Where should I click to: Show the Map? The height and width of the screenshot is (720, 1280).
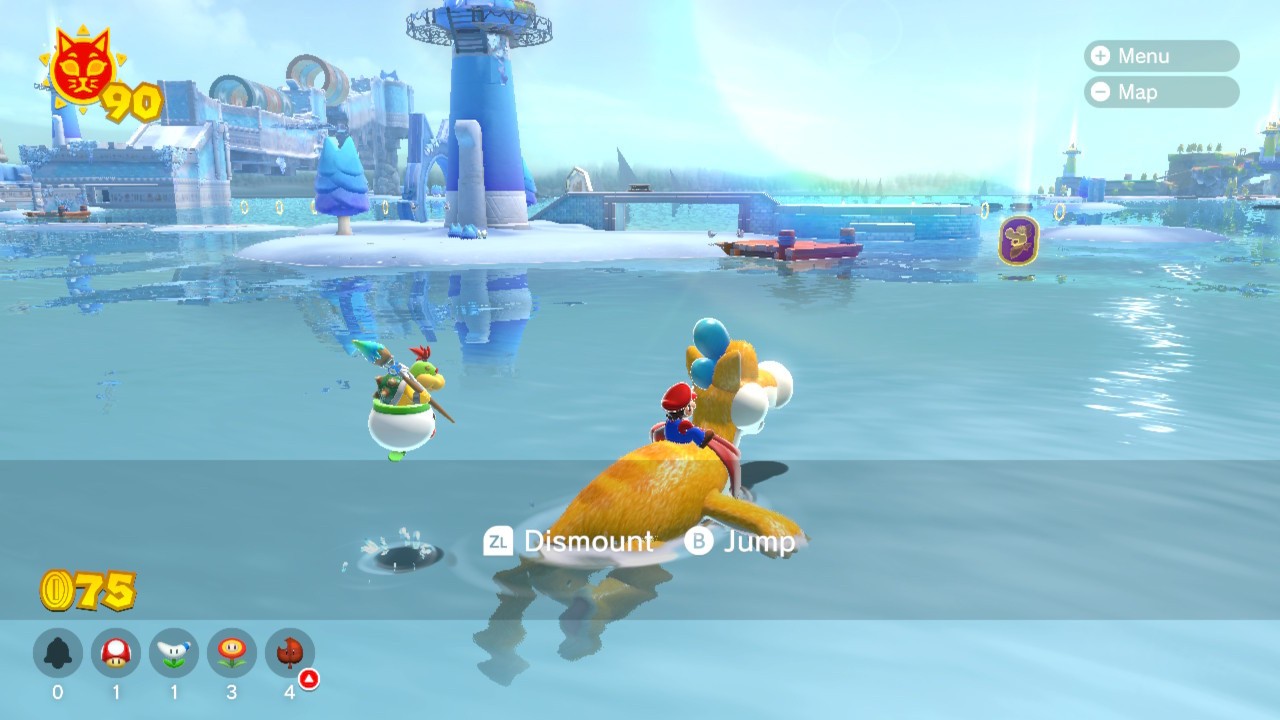pos(1161,92)
